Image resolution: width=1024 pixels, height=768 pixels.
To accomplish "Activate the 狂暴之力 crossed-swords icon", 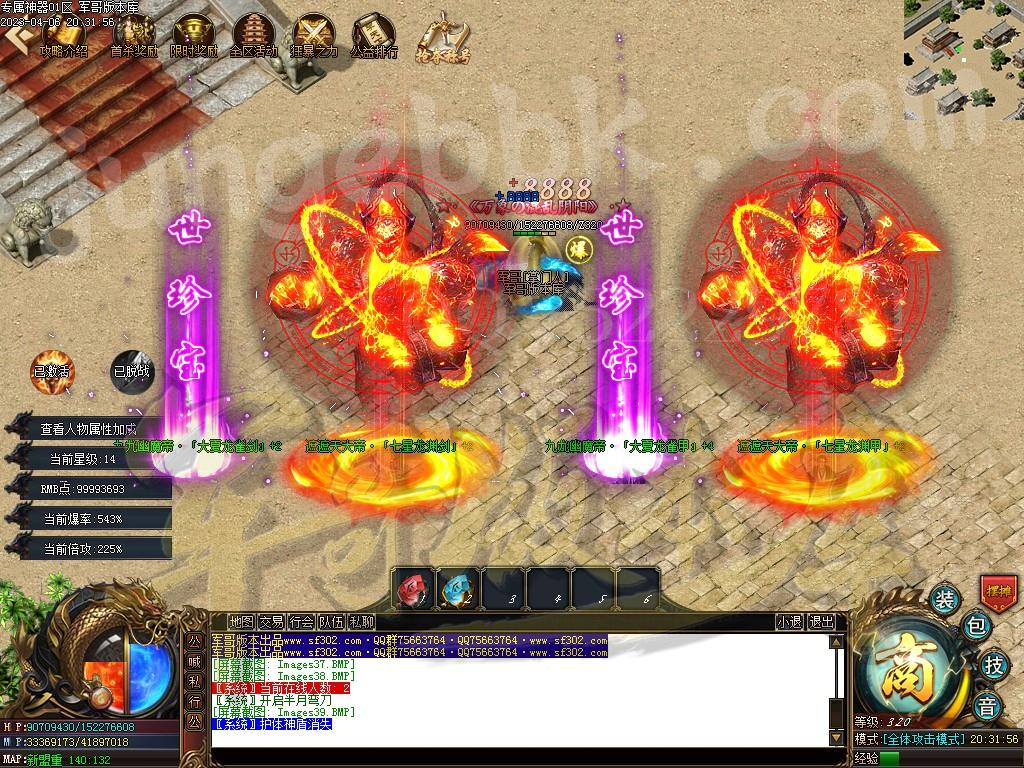I will pos(314,36).
